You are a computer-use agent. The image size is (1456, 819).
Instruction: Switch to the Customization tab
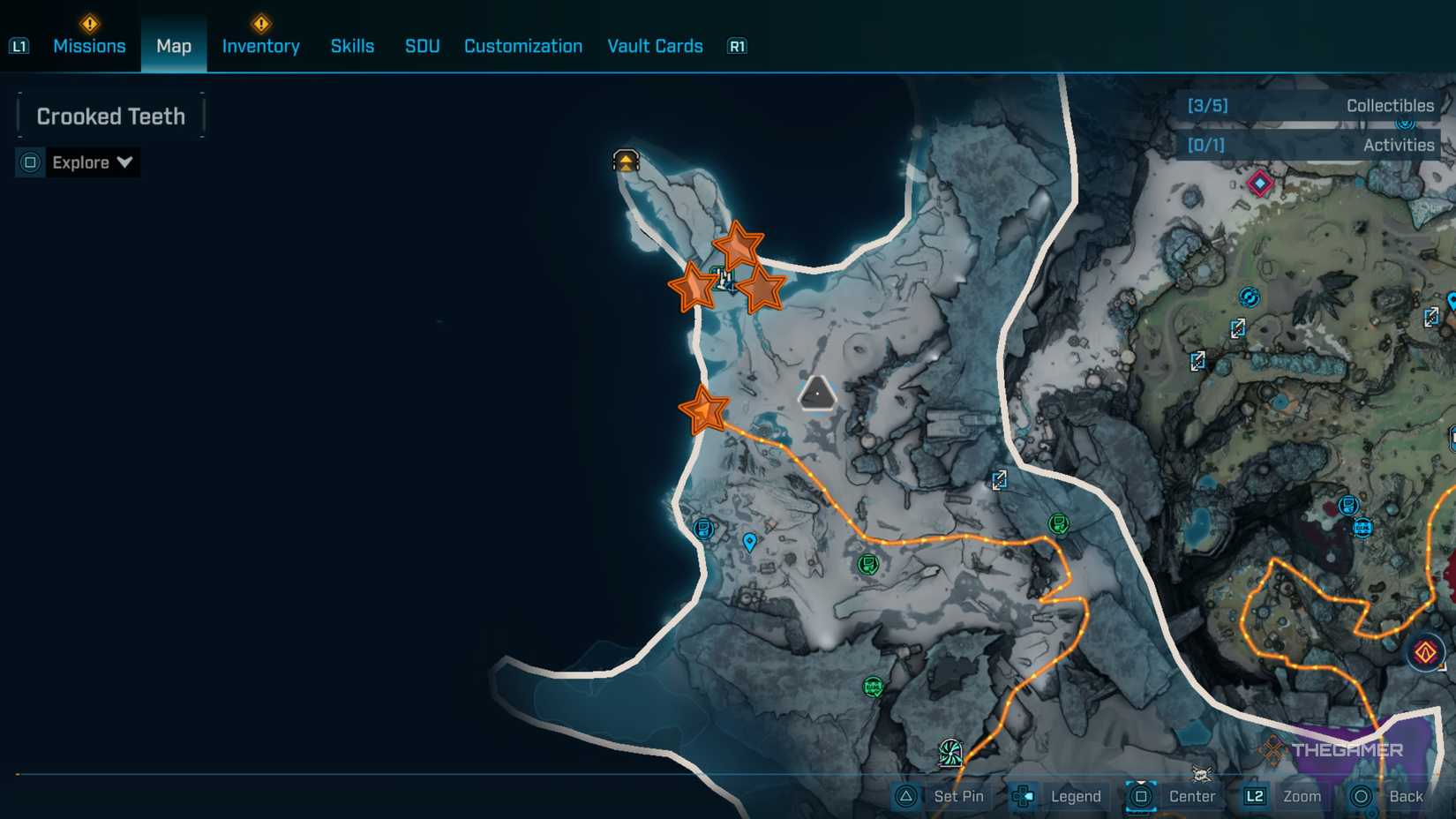[x=523, y=46]
